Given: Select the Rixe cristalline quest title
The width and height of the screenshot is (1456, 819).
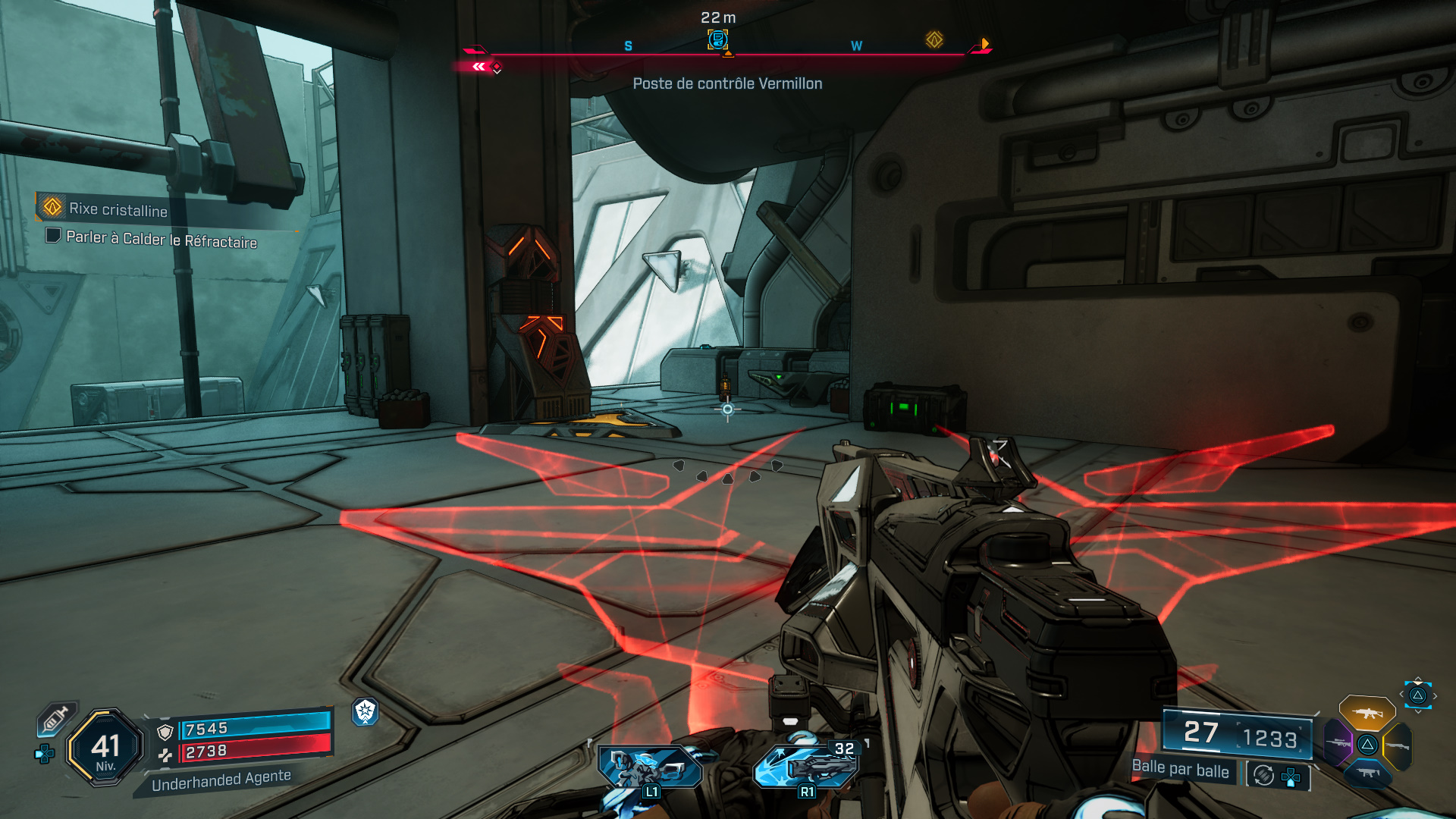Looking at the screenshot, I should pyautogui.click(x=118, y=211).
